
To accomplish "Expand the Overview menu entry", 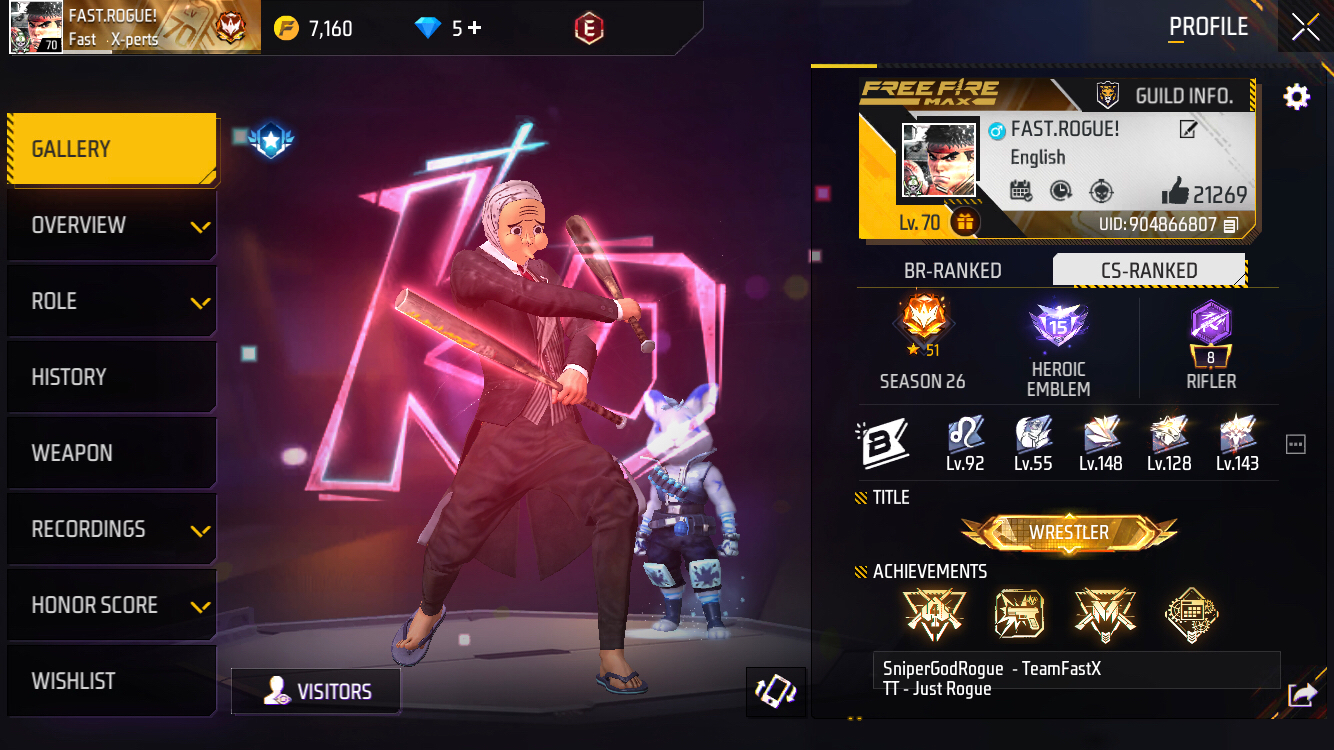I will click(x=112, y=226).
